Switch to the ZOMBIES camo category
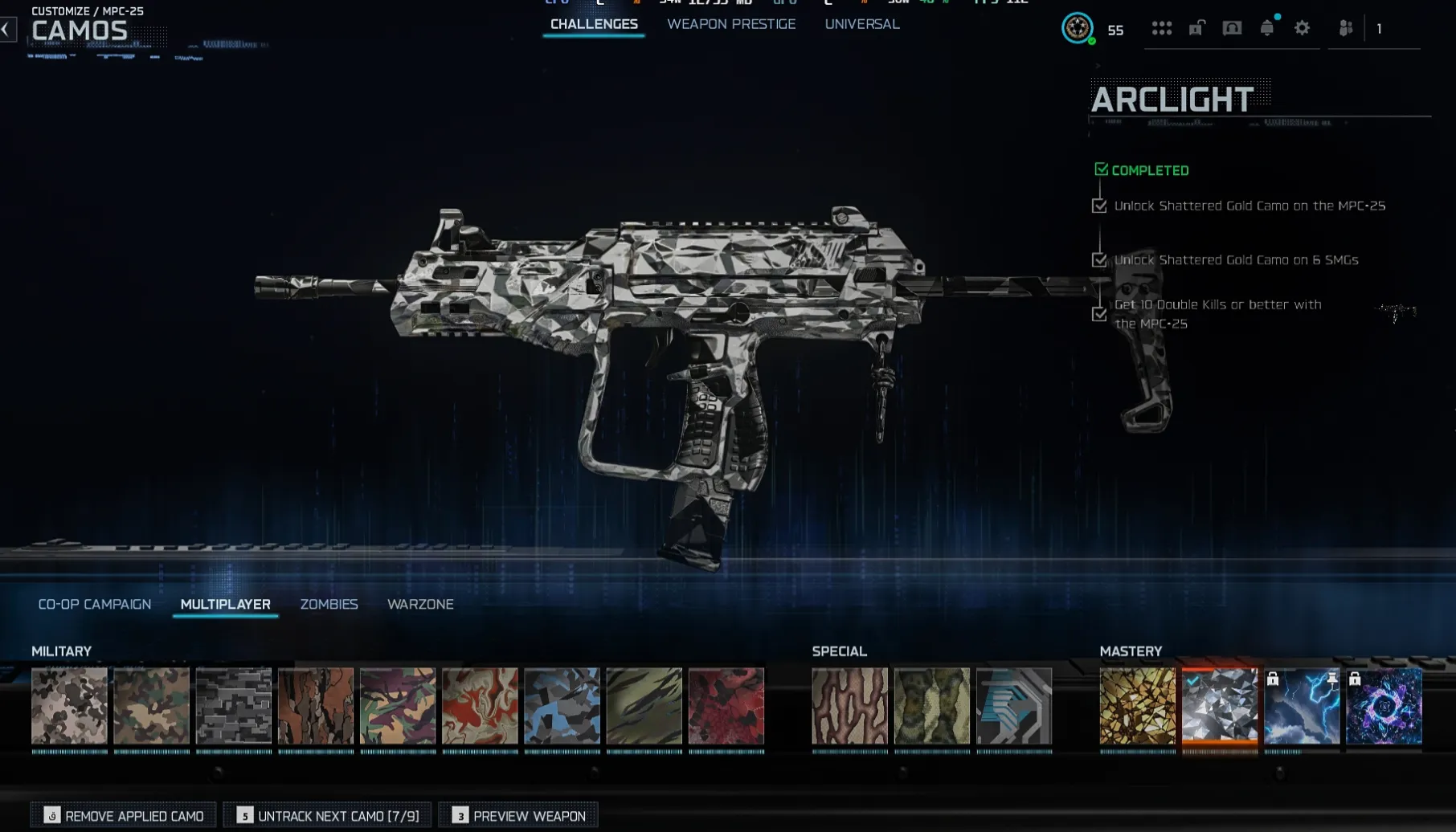Viewport: 1456px width, 832px height. tap(329, 604)
